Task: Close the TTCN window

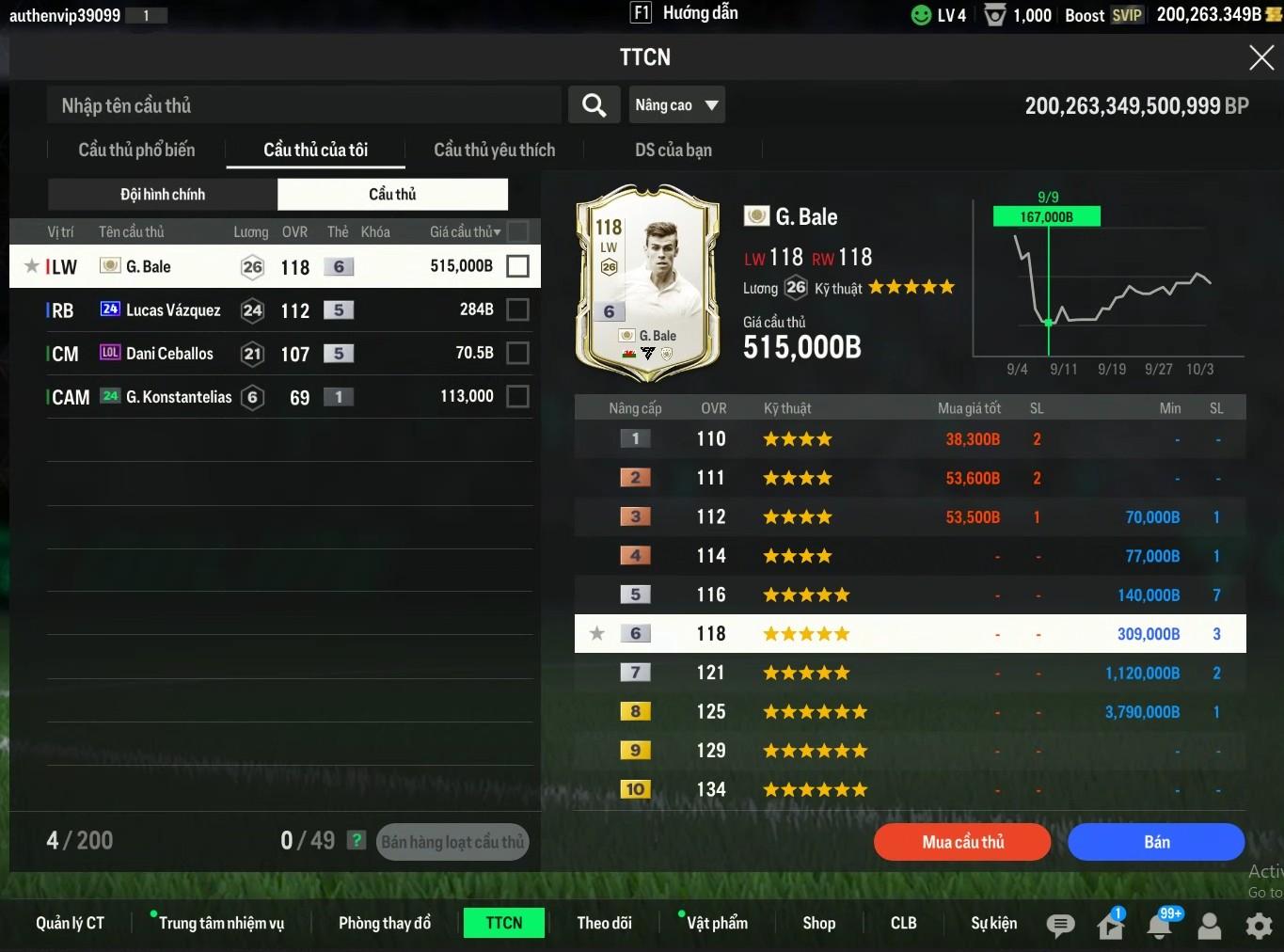Action: coord(1260,58)
